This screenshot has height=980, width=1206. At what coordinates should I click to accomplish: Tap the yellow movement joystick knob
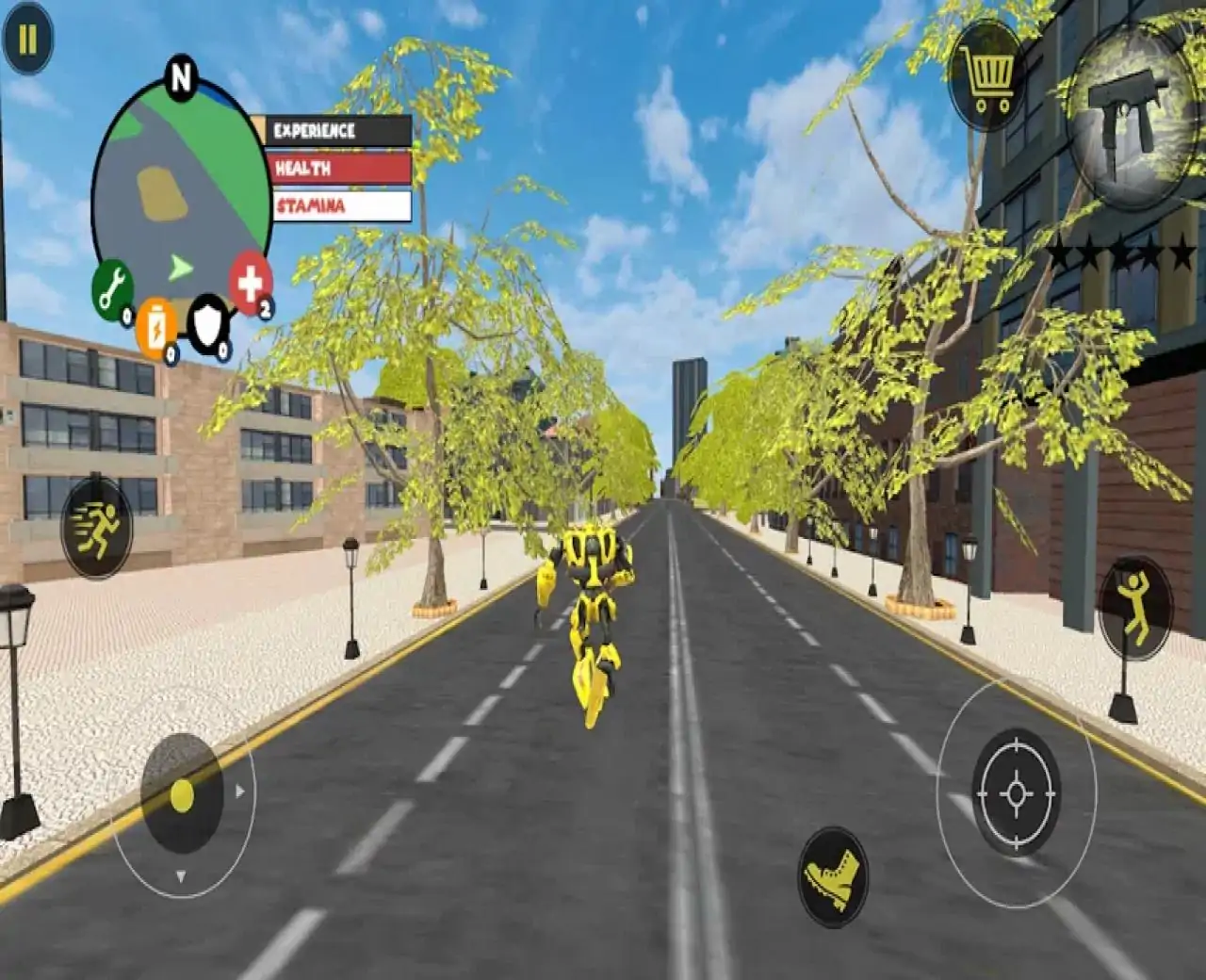(182, 796)
